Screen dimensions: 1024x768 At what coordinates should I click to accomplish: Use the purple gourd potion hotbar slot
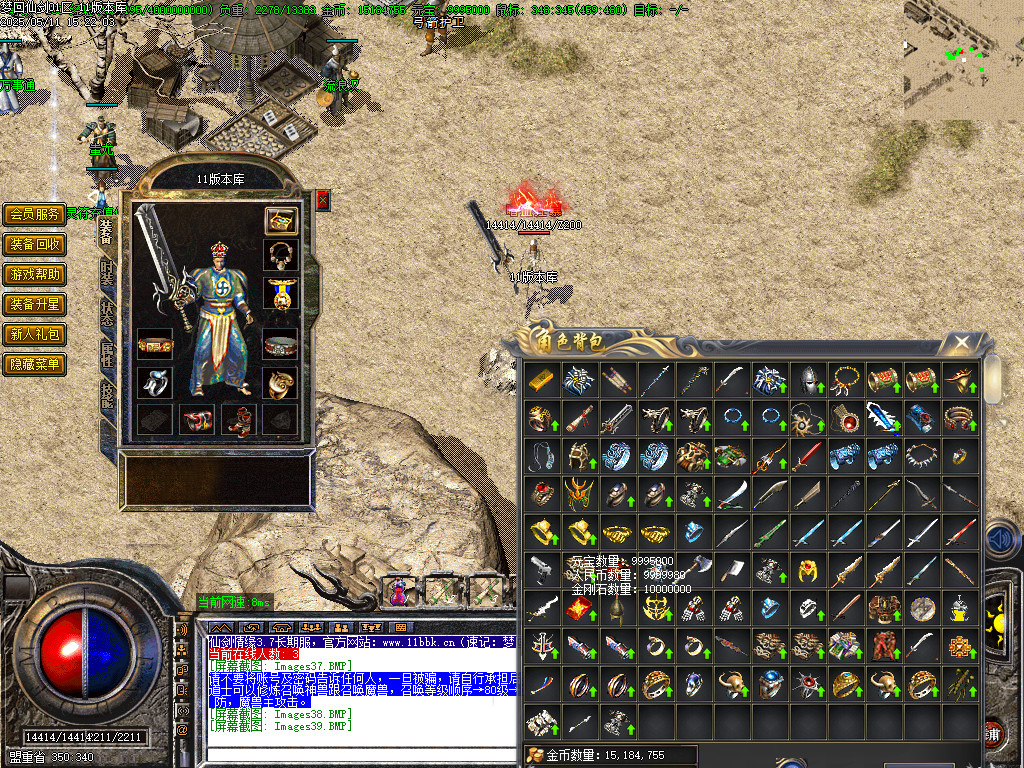pyautogui.click(x=399, y=591)
